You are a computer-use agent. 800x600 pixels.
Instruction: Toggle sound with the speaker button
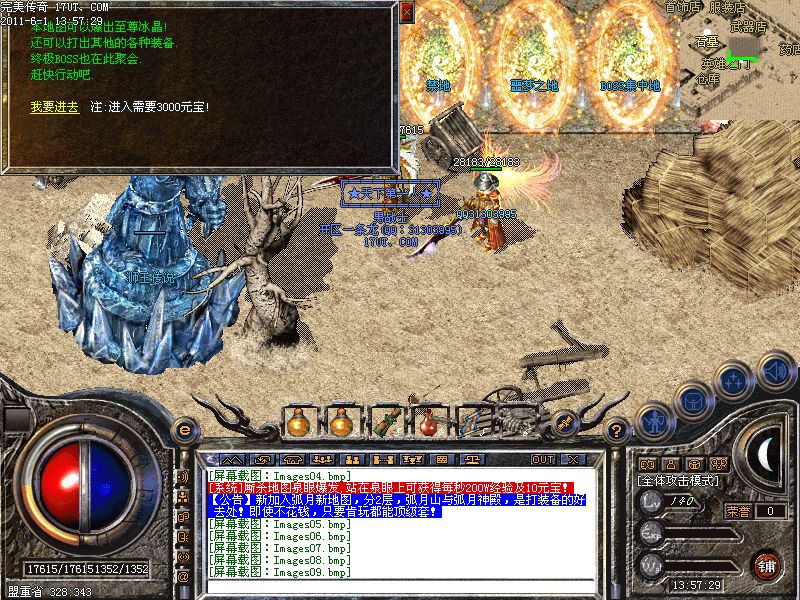[x=774, y=372]
